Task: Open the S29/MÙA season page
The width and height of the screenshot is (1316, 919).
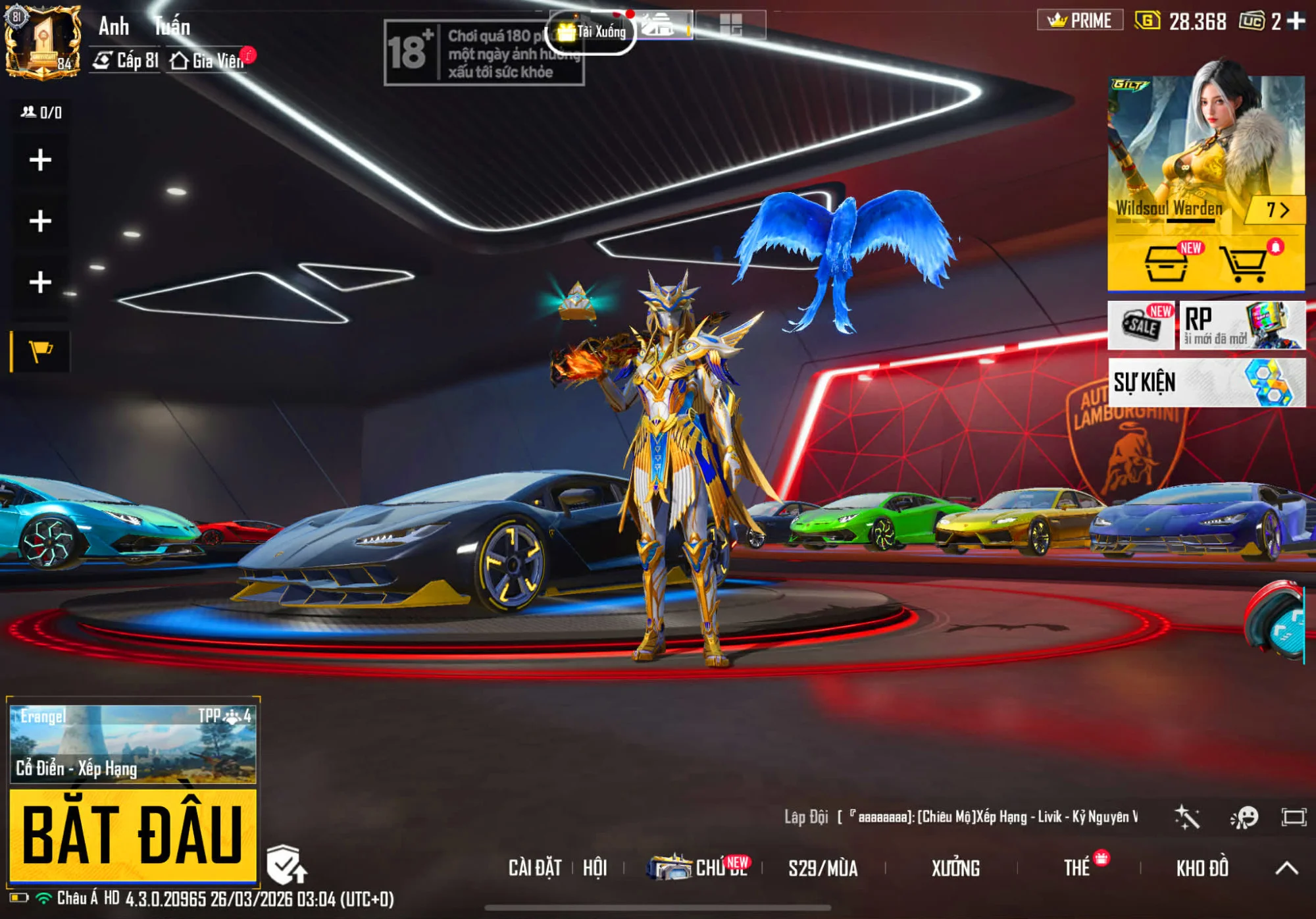Action: [x=822, y=868]
